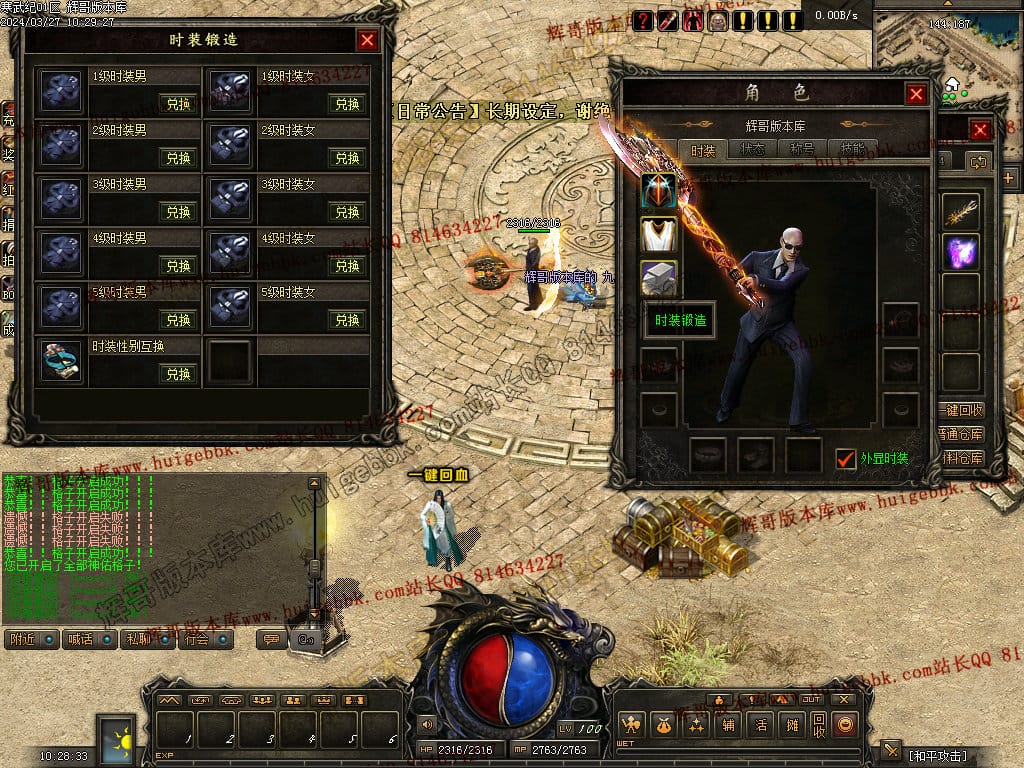The image size is (1024, 768).
Task: Click 兑换 for 3级时装女
Action: click(347, 212)
